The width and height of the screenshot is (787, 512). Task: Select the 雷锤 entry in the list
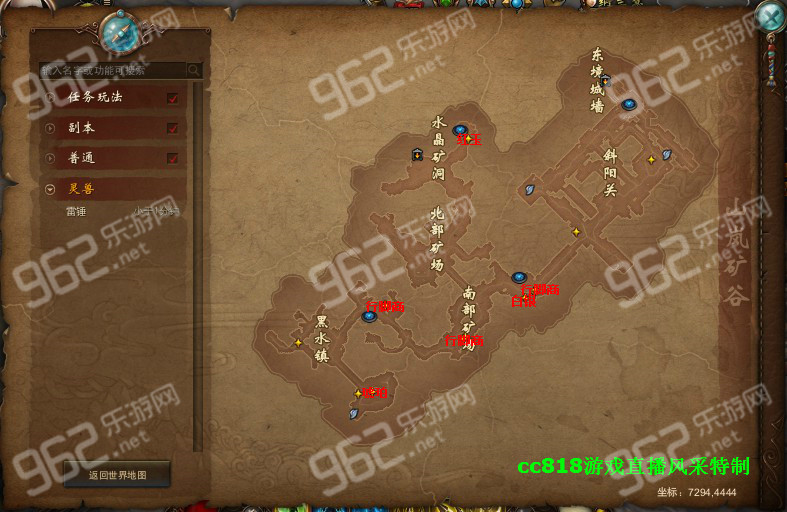(76, 211)
